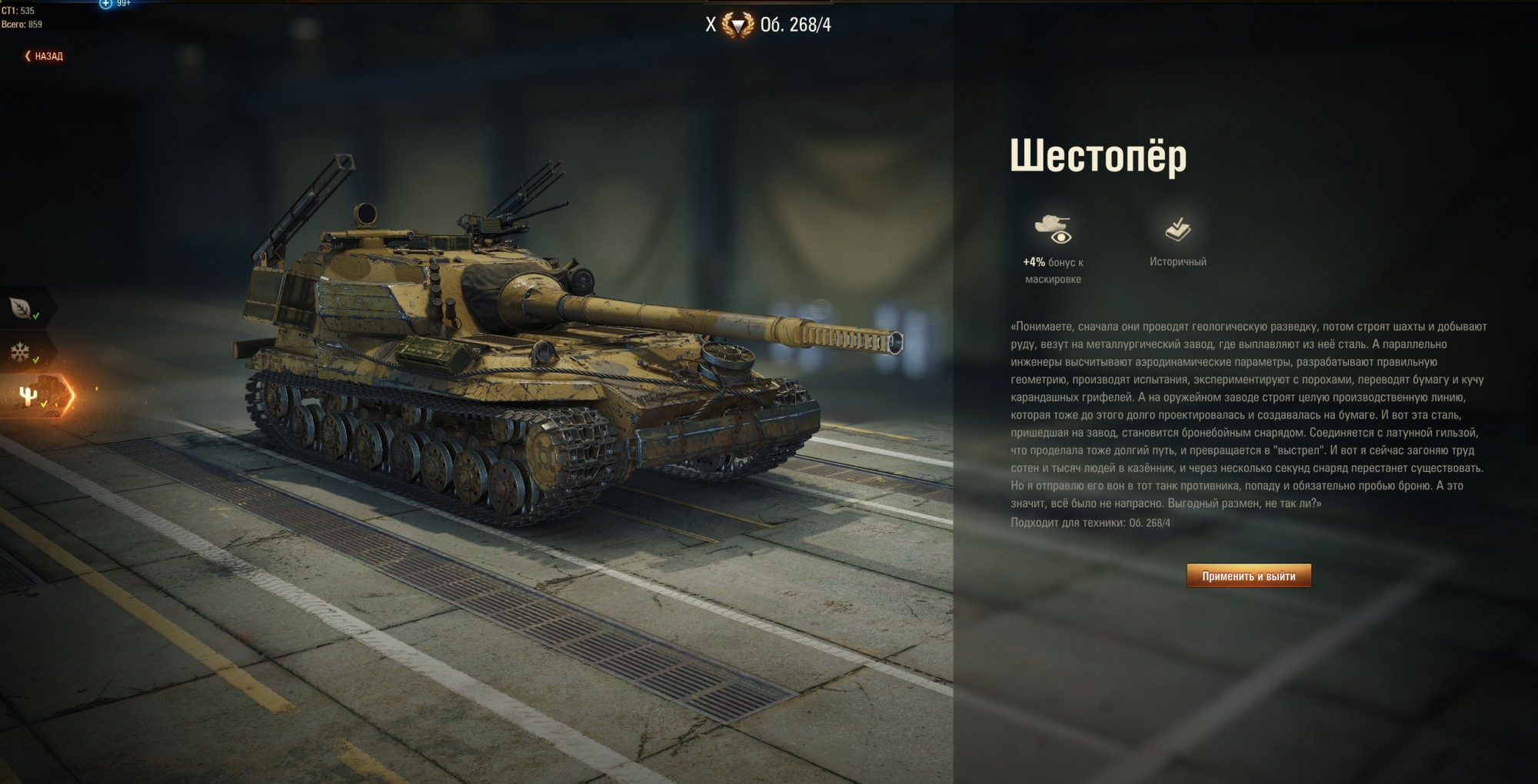Viewport: 1538px width, 784px height.
Task: Choose the desert cactus camouflage tab
Action: pyautogui.click(x=31, y=395)
